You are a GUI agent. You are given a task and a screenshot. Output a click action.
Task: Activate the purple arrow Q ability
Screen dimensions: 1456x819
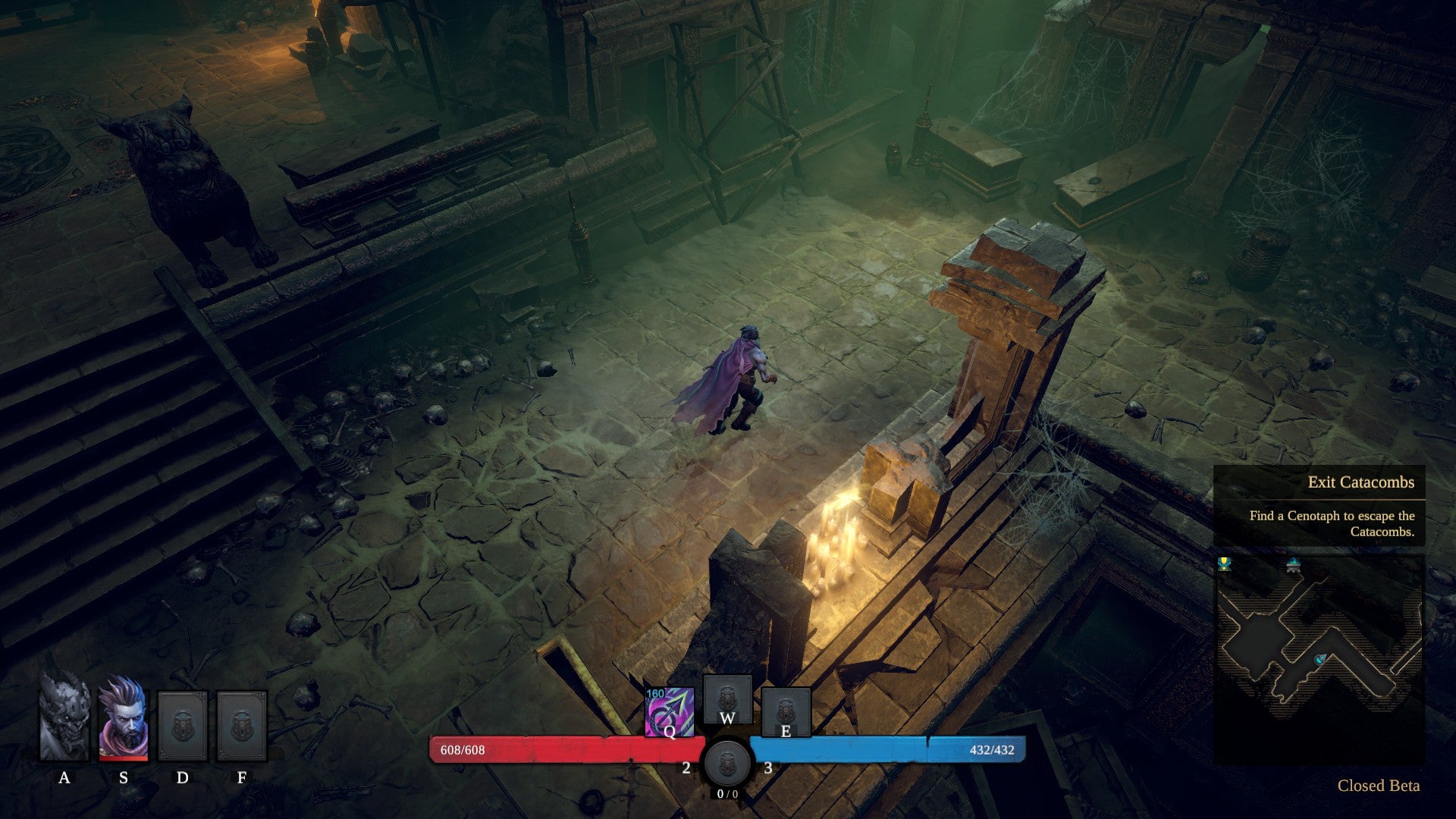coord(669,712)
